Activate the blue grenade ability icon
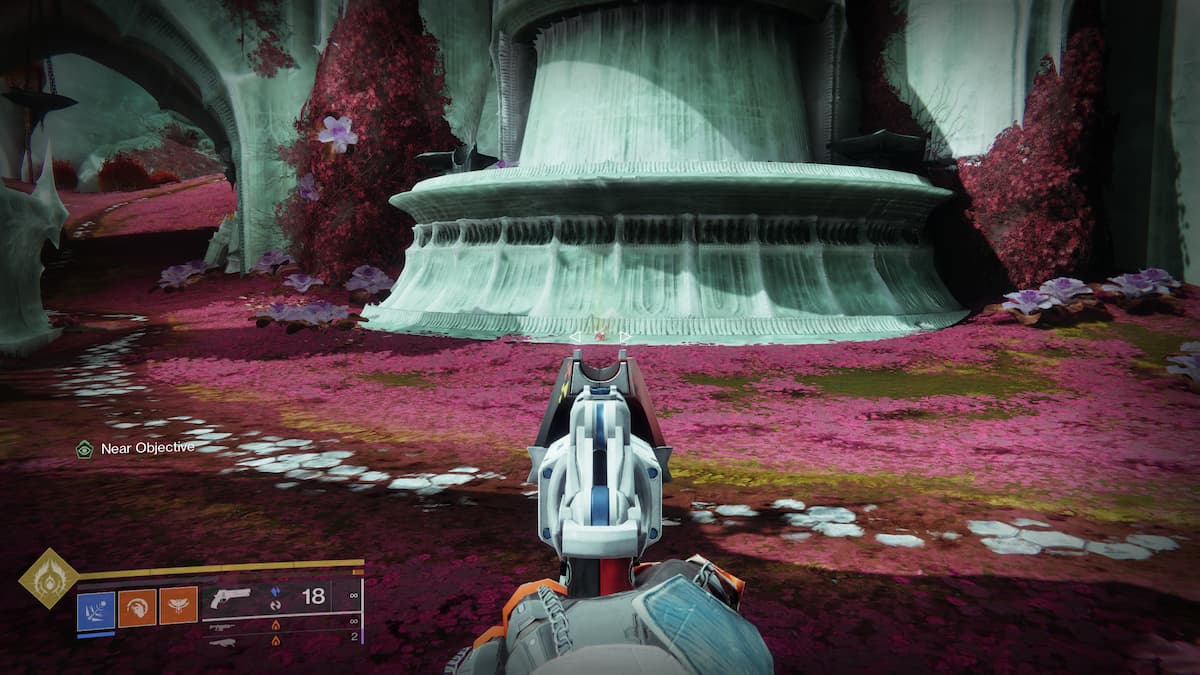Image resolution: width=1200 pixels, height=675 pixels. point(96,606)
